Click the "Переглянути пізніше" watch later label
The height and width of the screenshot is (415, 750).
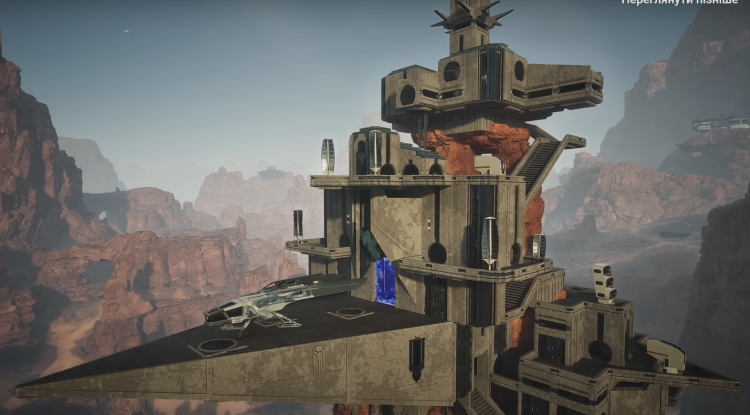(x=680, y=3)
